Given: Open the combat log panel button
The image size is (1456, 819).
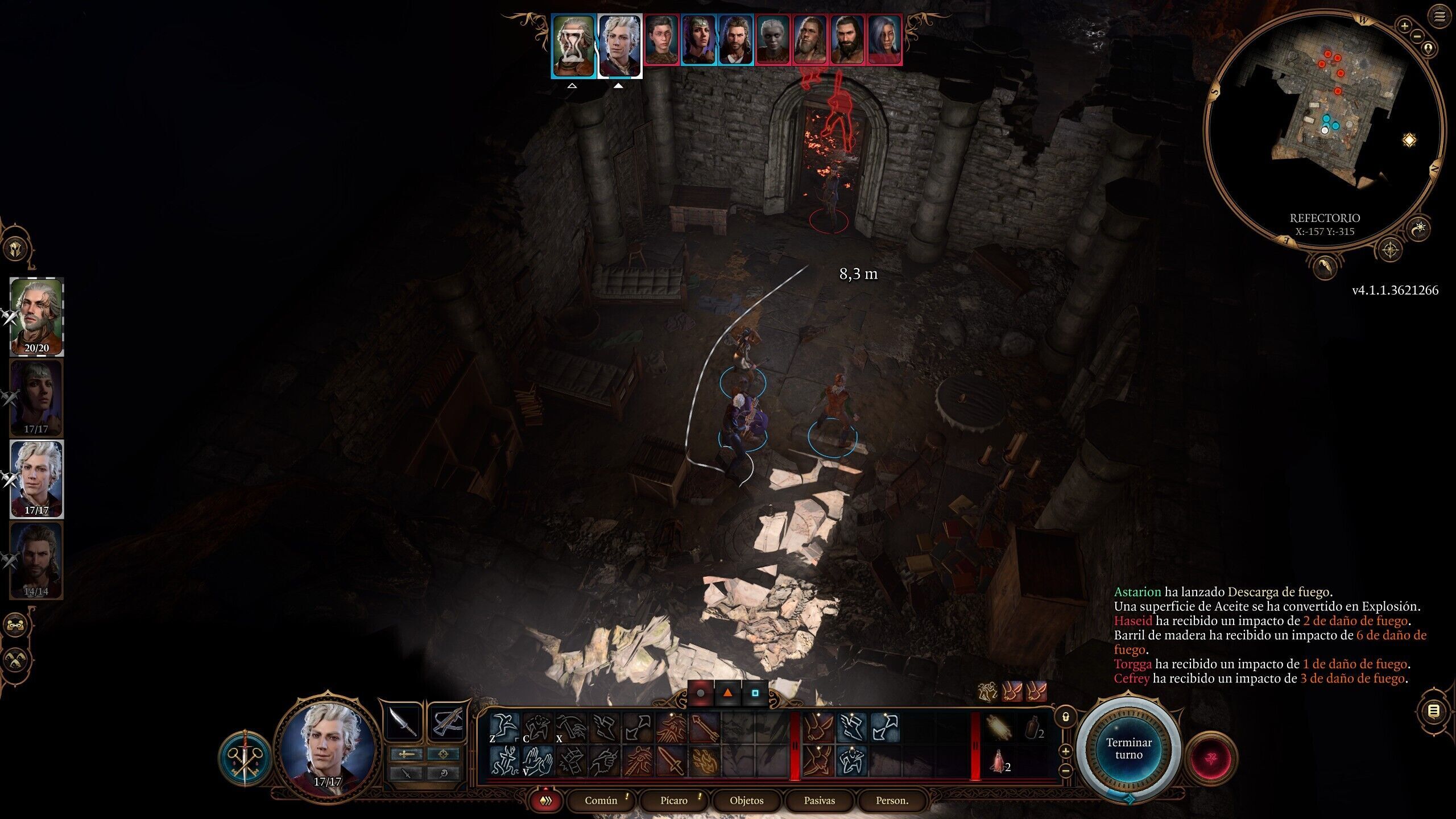Looking at the screenshot, I should [1434, 711].
